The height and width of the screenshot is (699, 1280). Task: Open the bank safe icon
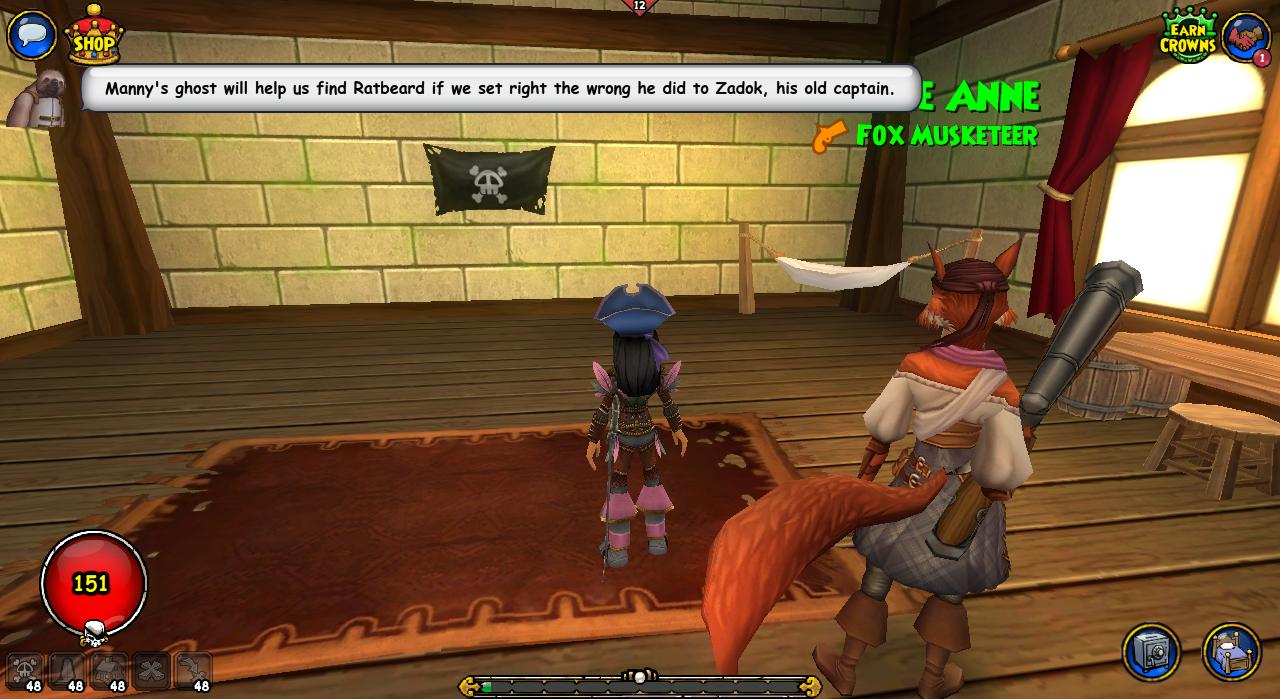pyautogui.click(x=1151, y=652)
